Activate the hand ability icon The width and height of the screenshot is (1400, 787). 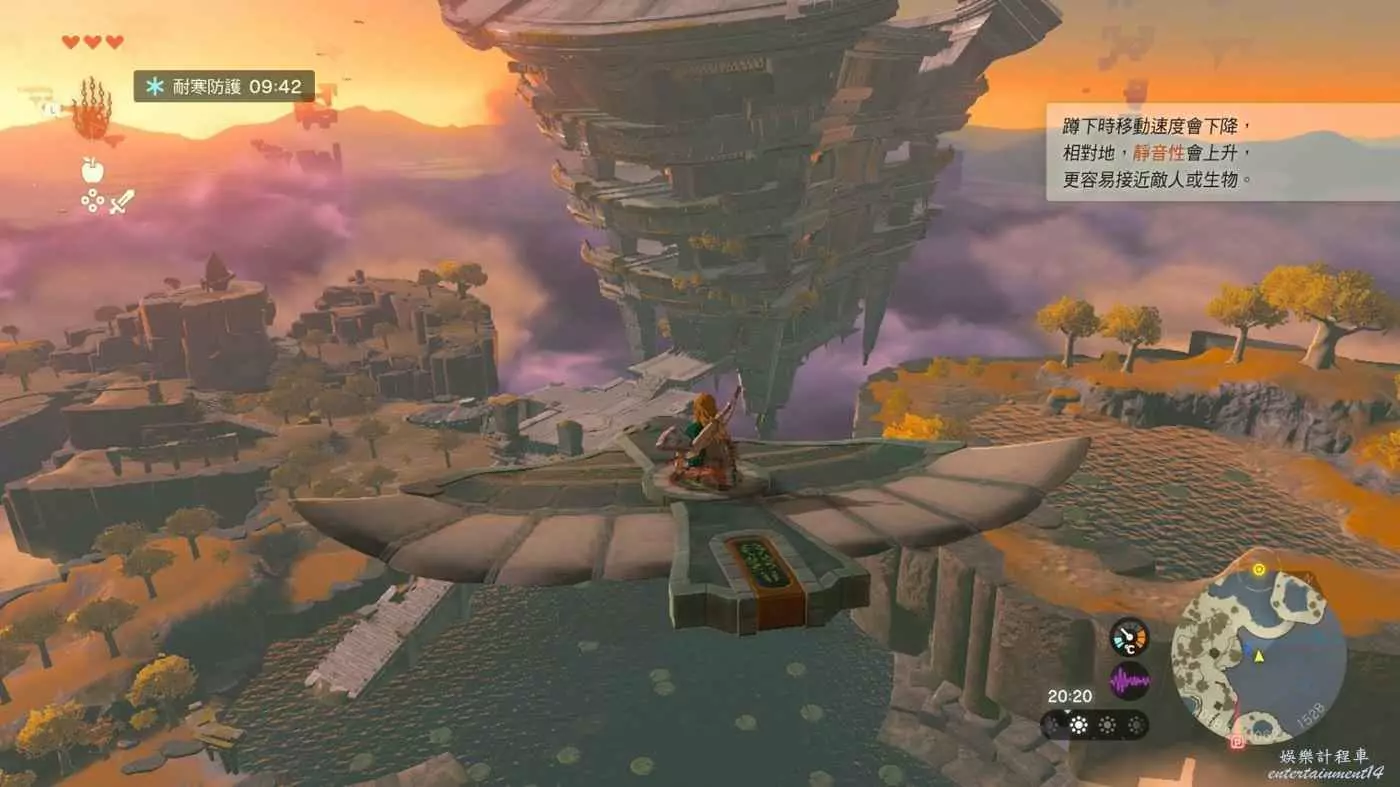tap(91, 112)
